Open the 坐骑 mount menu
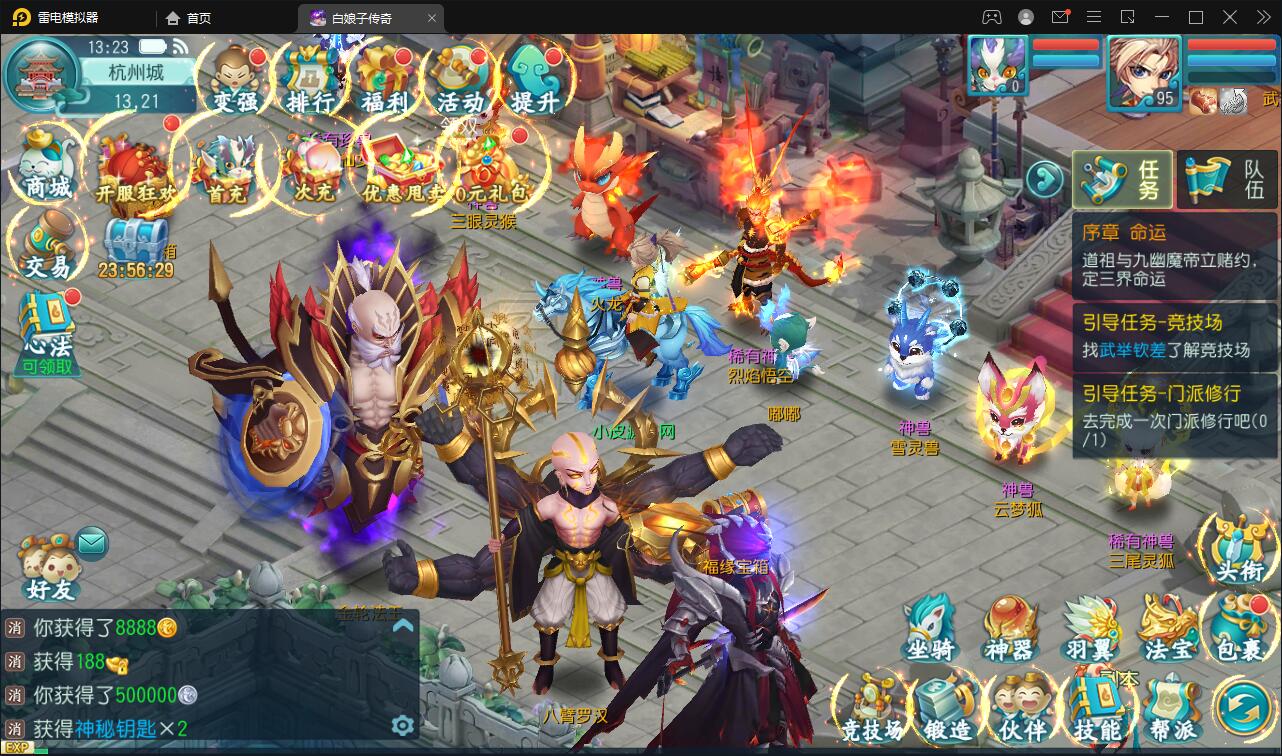This screenshot has height=756, width=1282. (x=930, y=630)
